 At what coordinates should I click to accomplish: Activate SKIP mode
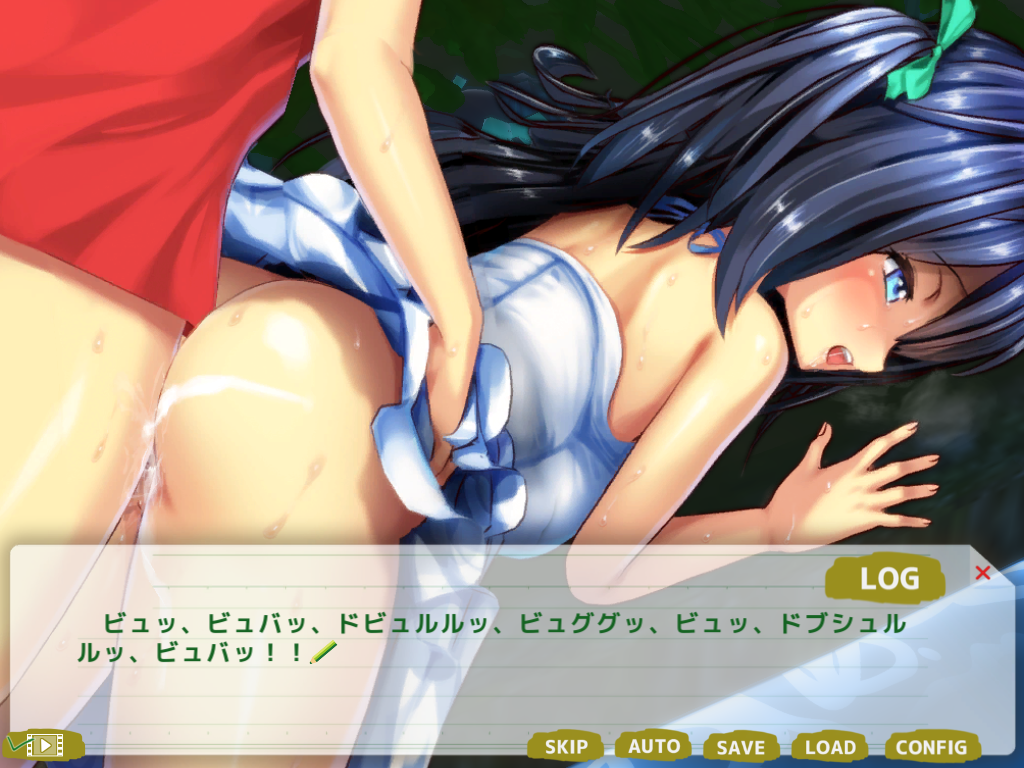tap(566, 746)
